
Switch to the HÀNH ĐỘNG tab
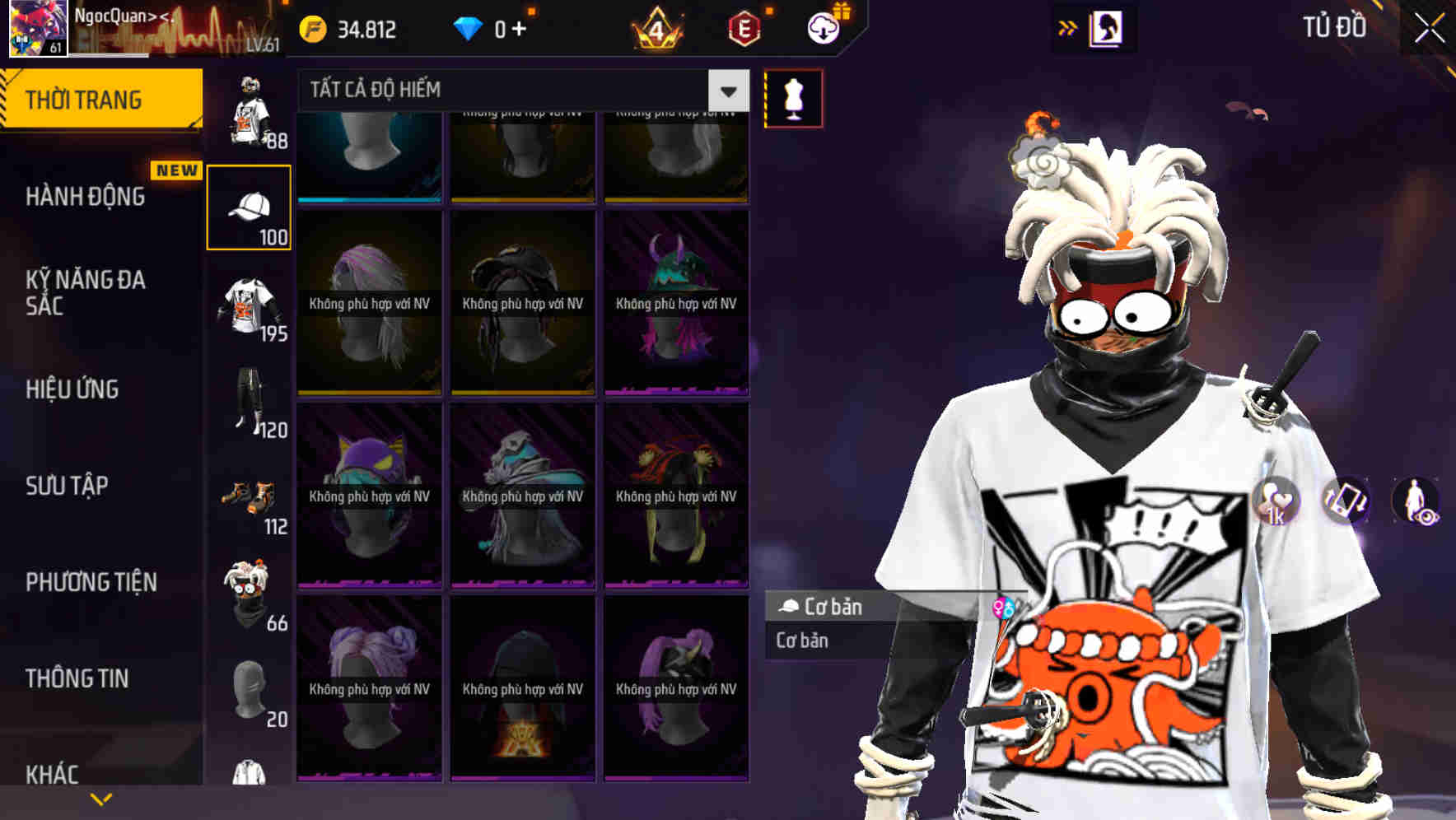tap(86, 197)
